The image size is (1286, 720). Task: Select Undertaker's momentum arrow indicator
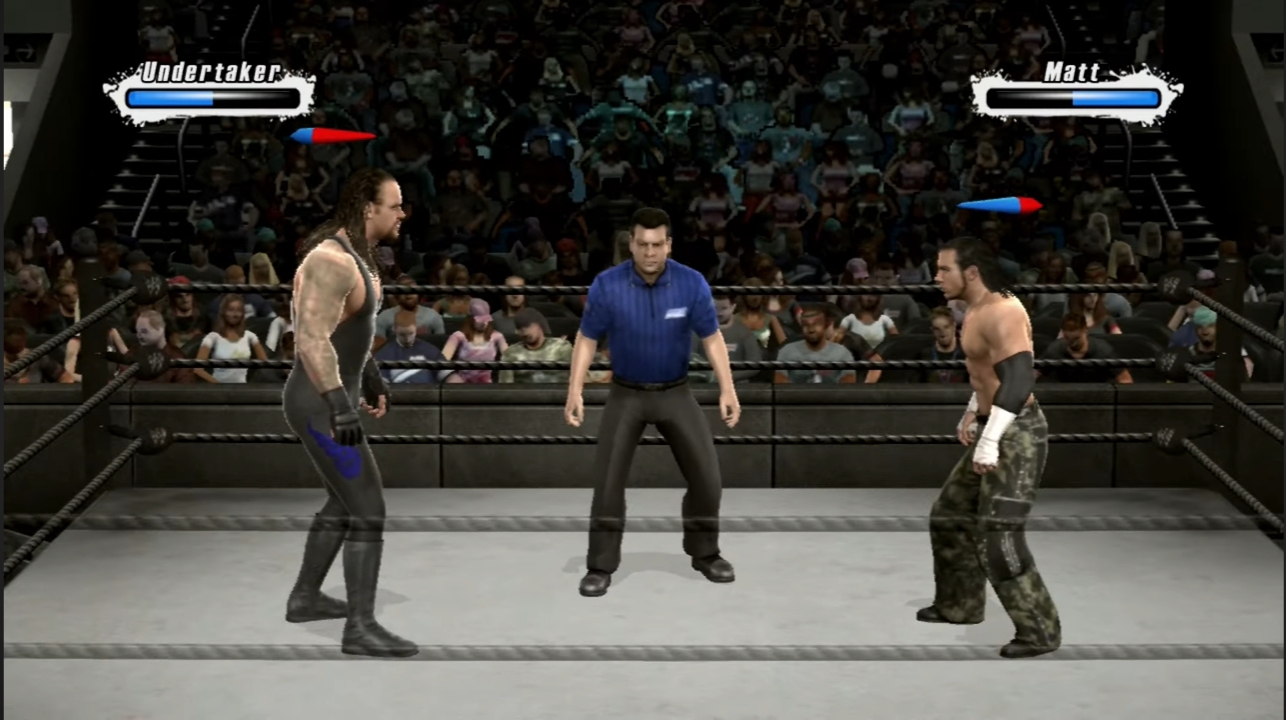point(334,136)
